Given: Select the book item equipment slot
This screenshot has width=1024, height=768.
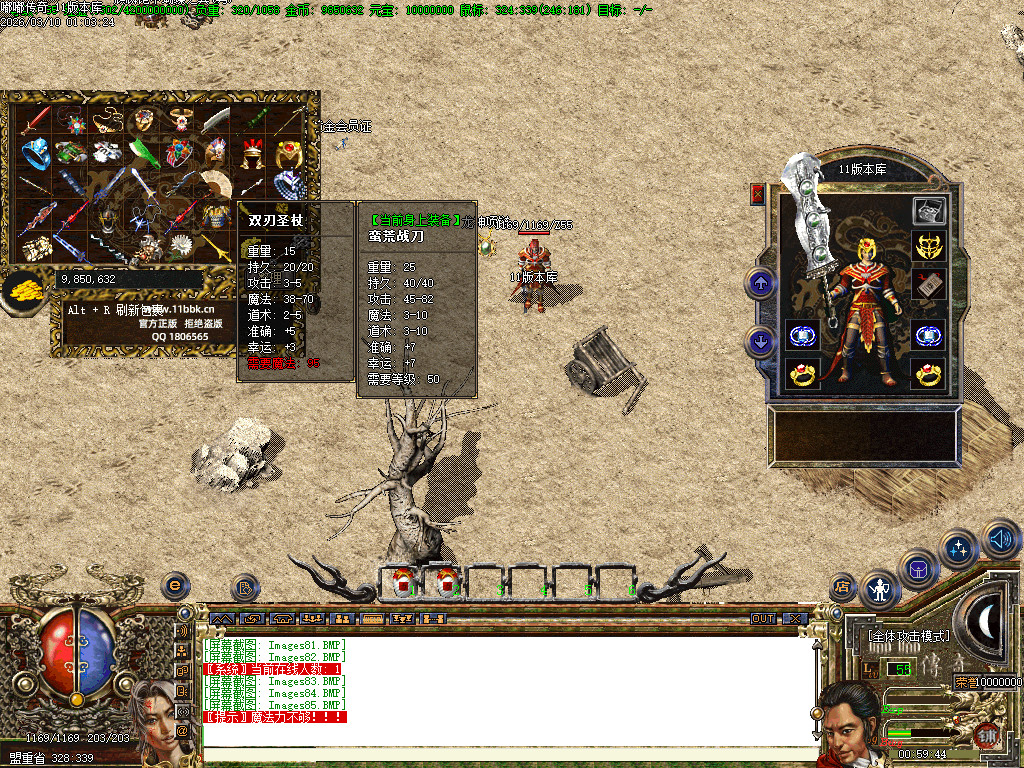Looking at the screenshot, I should 929,282.
